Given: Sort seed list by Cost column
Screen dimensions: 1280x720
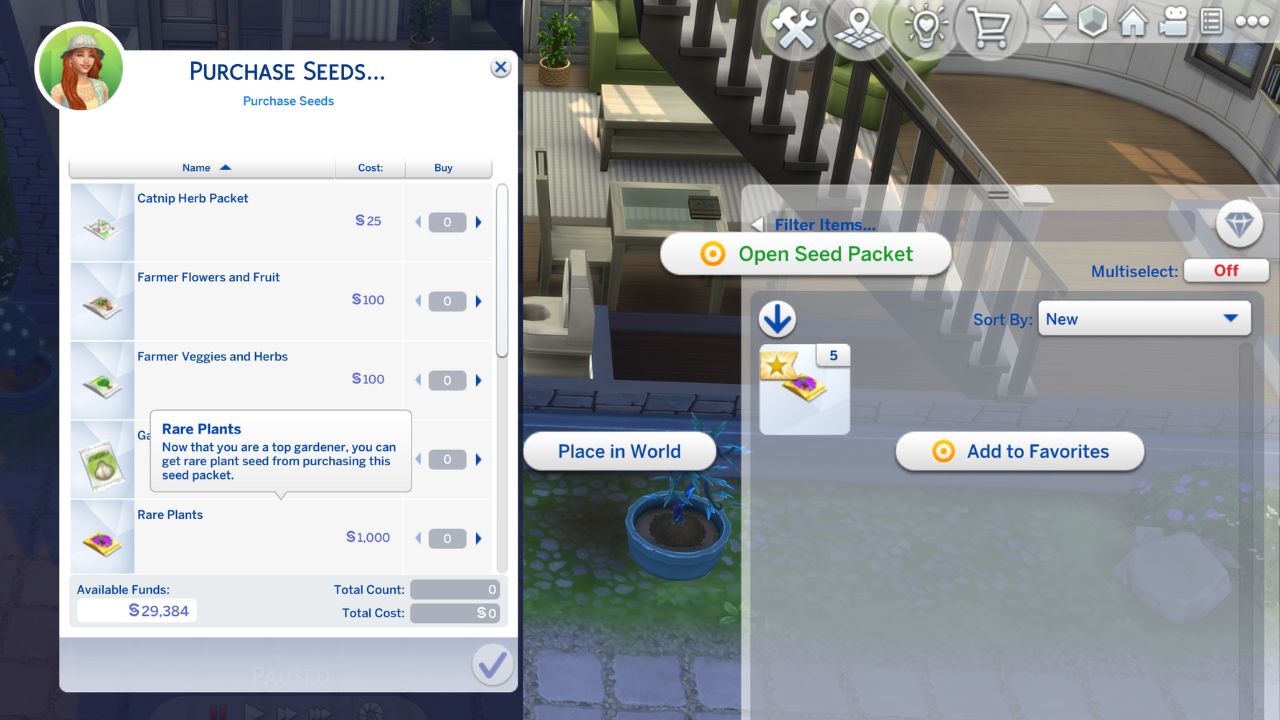Looking at the screenshot, I should (x=369, y=168).
